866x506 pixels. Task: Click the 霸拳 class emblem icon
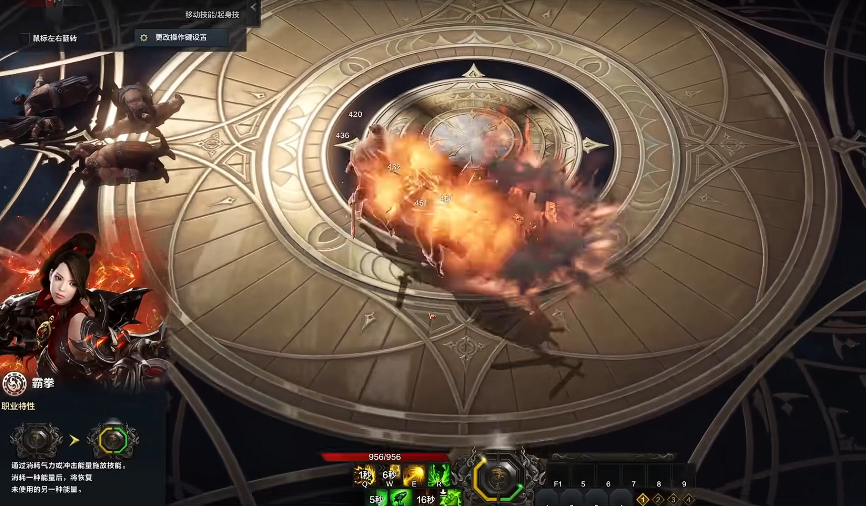click(x=14, y=383)
